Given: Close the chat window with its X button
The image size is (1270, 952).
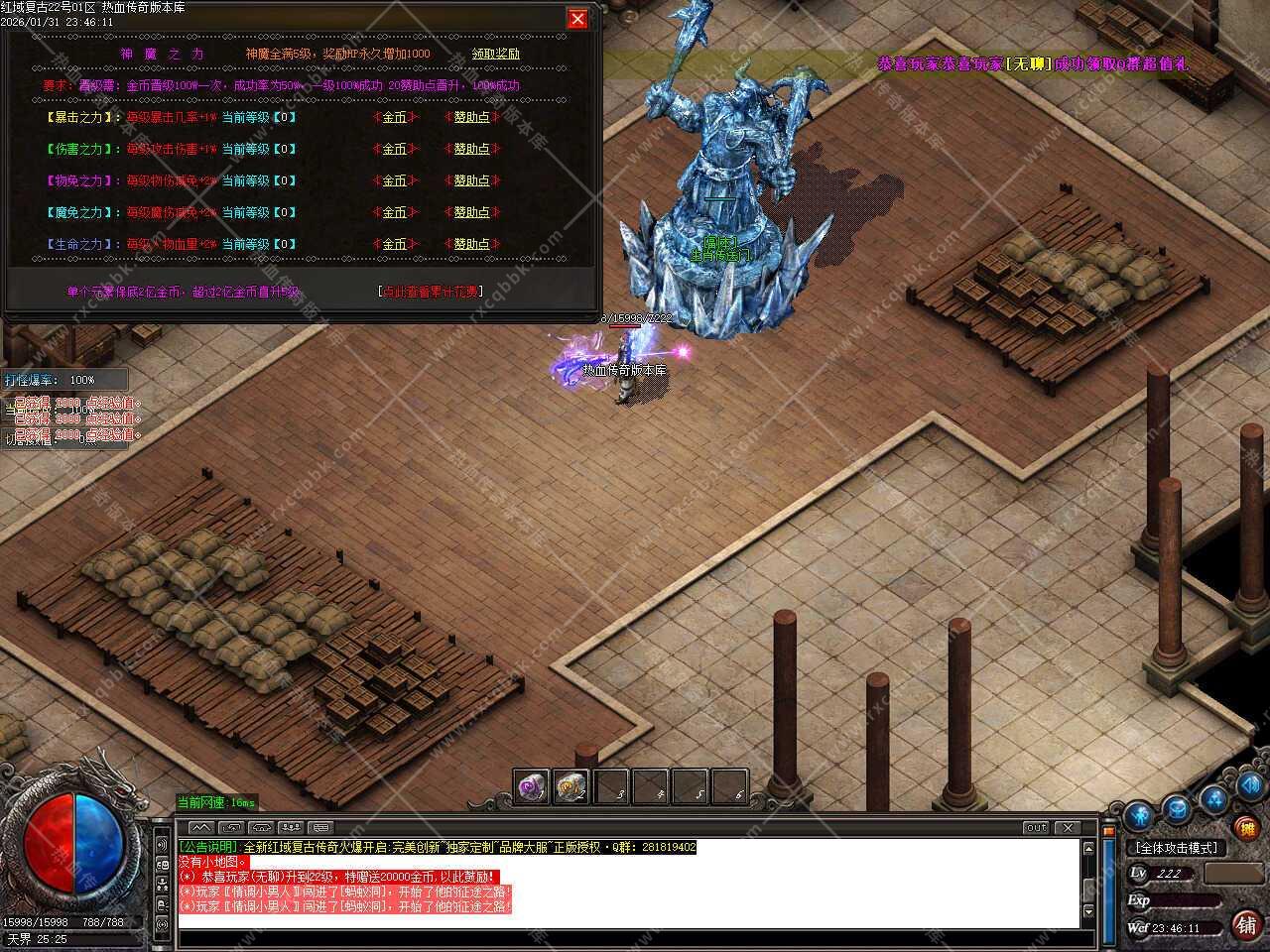Looking at the screenshot, I should (x=1067, y=827).
